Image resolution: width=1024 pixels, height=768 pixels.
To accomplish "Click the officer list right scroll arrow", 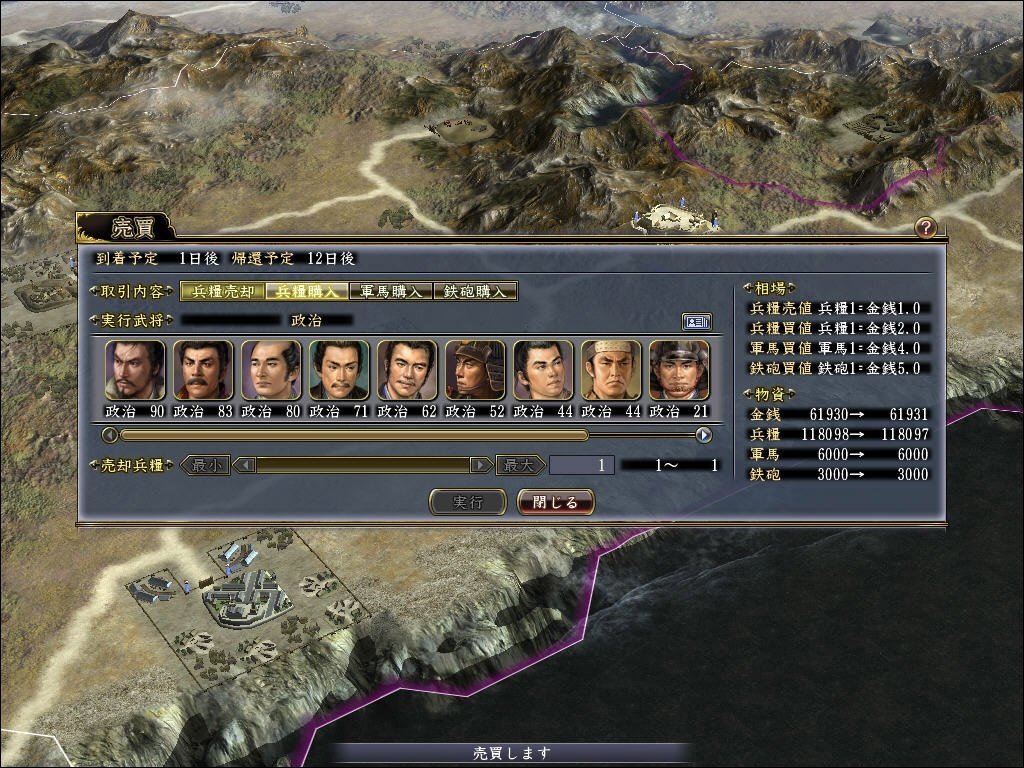I will (x=704, y=435).
